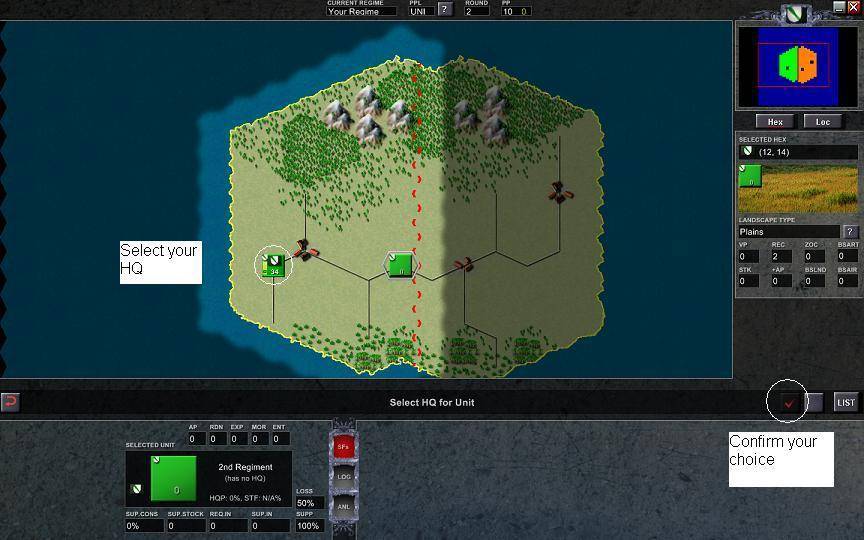864x540 pixels.
Task: Minimize the game window
Action: coord(839,7)
